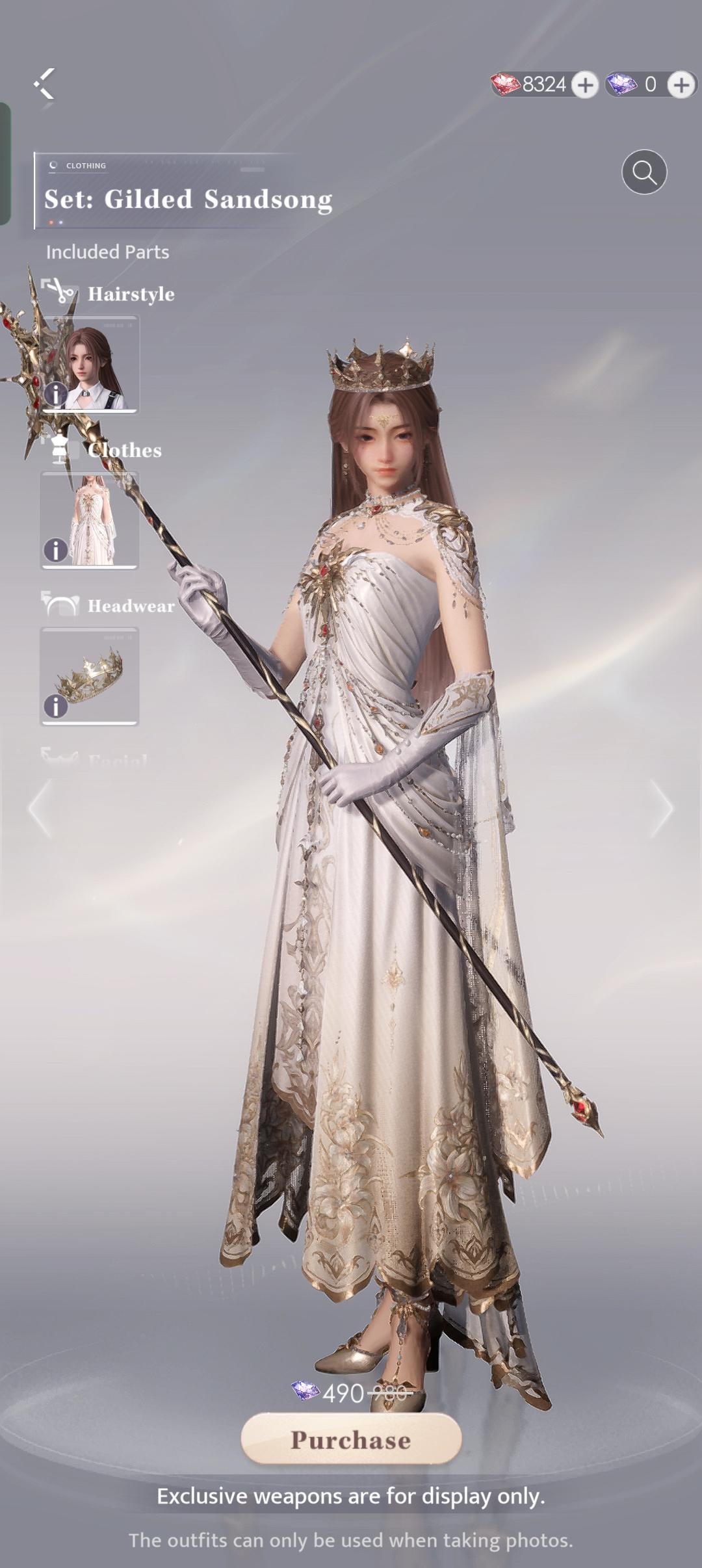Go back using the top-left arrow
Image resolution: width=702 pixels, height=1568 pixels.
point(44,84)
